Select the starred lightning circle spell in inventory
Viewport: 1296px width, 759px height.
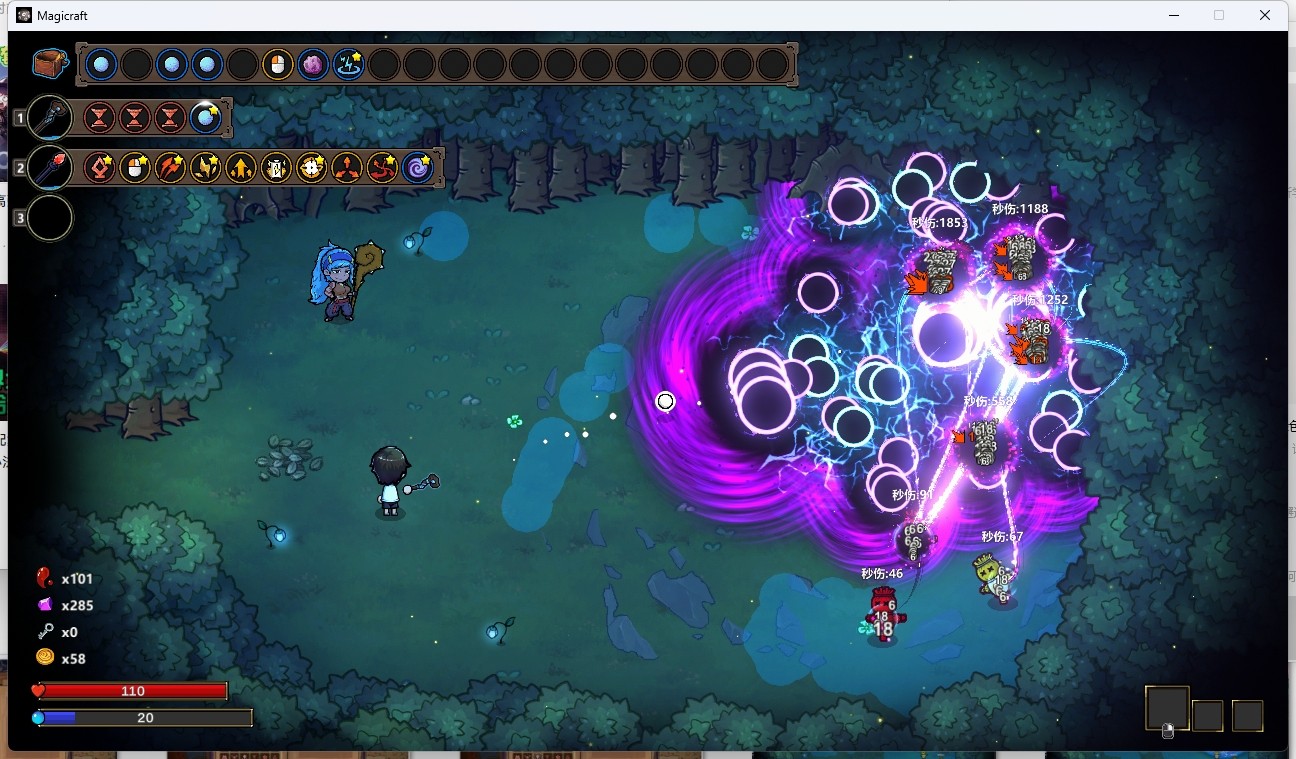tap(348, 65)
